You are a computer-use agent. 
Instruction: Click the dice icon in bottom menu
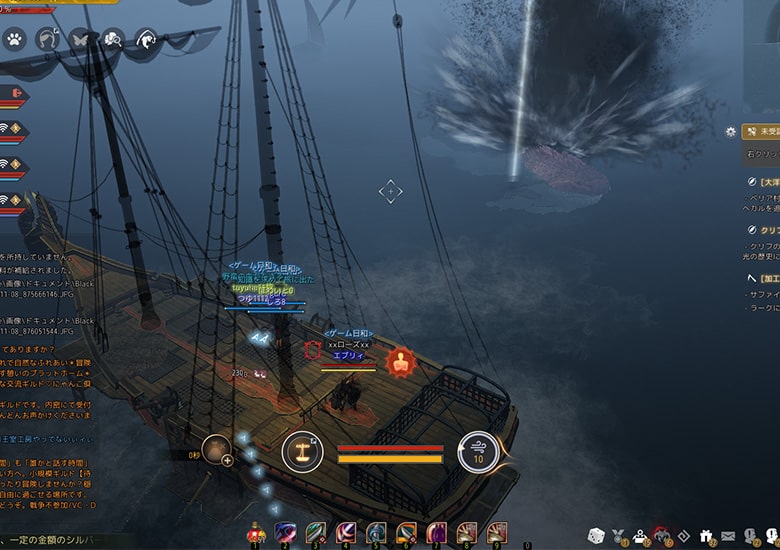(x=595, y=535)
